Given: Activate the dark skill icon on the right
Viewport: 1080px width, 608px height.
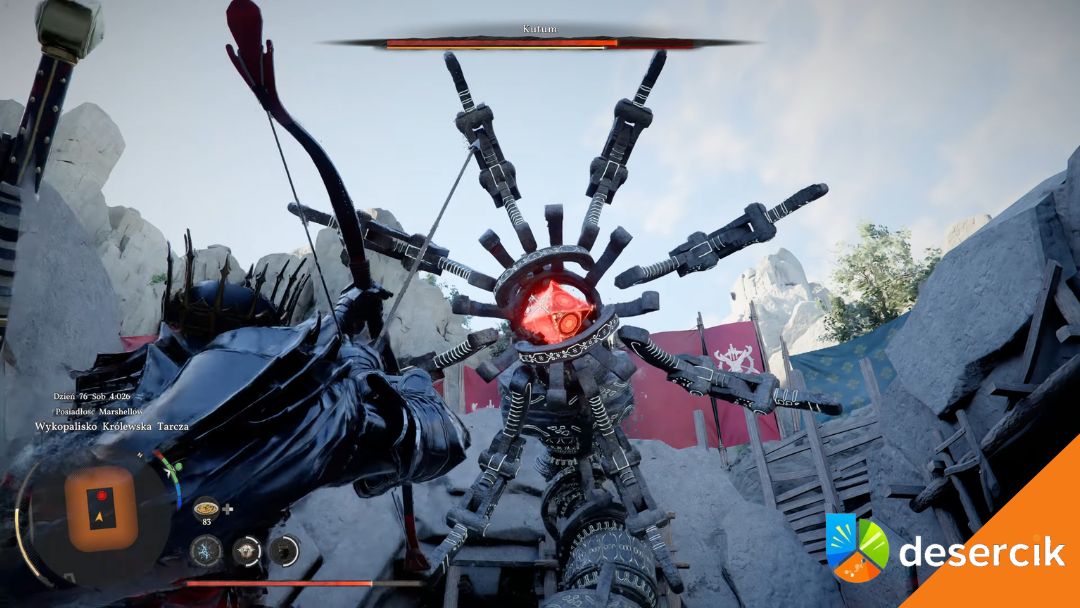Looking at the screenshot, I should 285,549.
